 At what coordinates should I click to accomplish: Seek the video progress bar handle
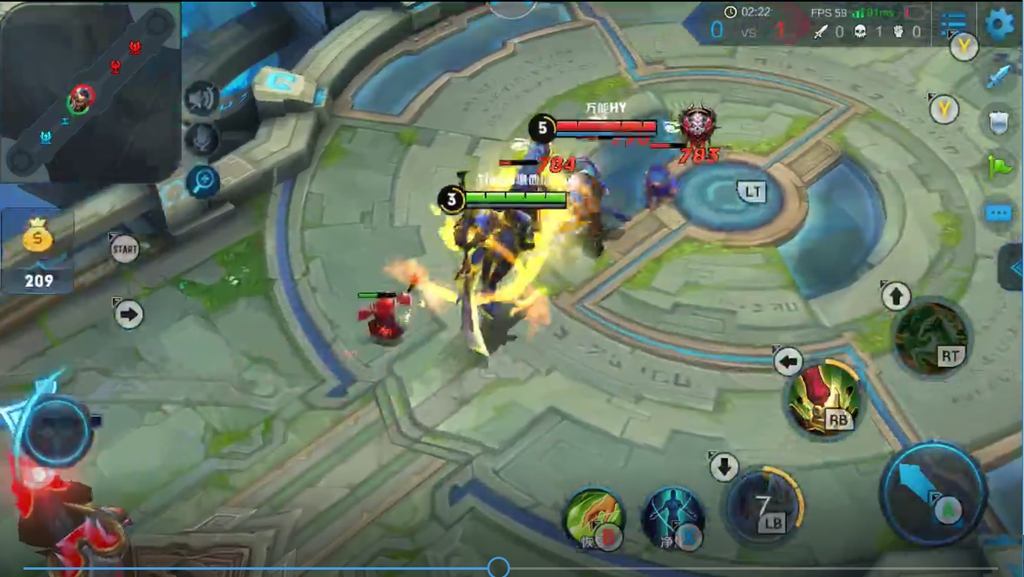(498, 568)
